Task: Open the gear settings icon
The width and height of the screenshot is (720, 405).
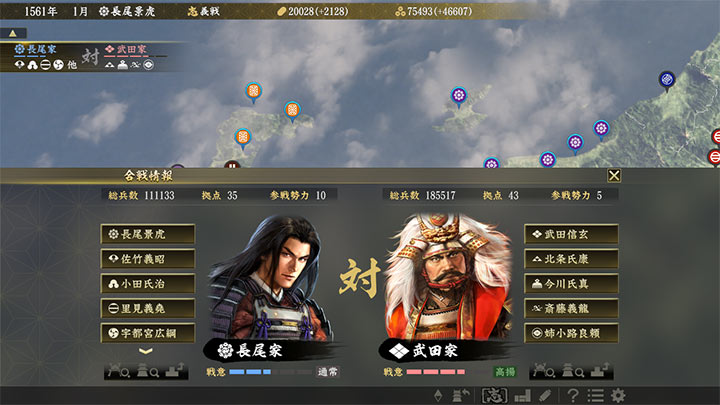Action: (619, 395)
